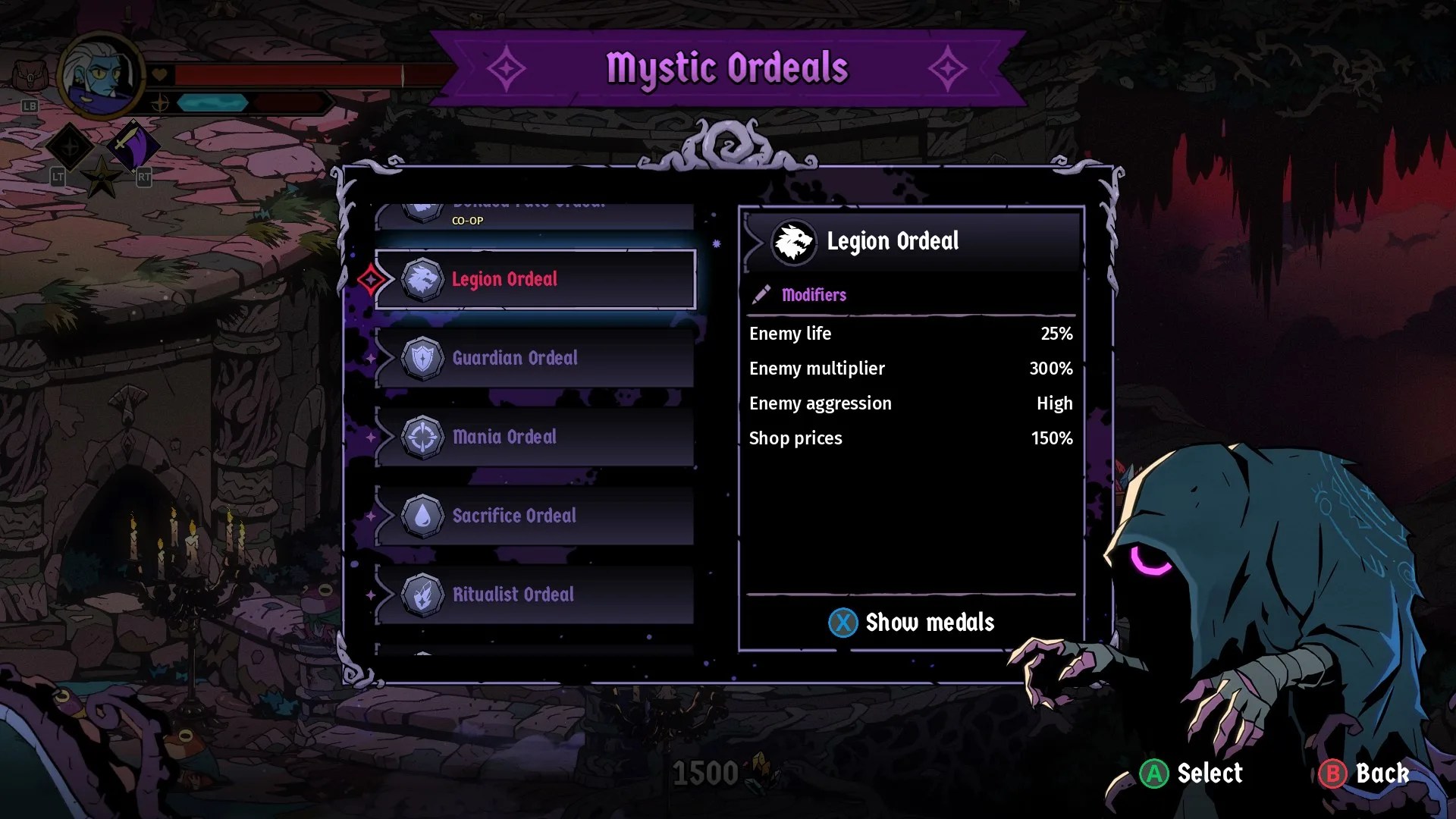Select the partially hidden CO-OP ordeal entry
This screenshot has height=819, width=1456.
point(535,216)
